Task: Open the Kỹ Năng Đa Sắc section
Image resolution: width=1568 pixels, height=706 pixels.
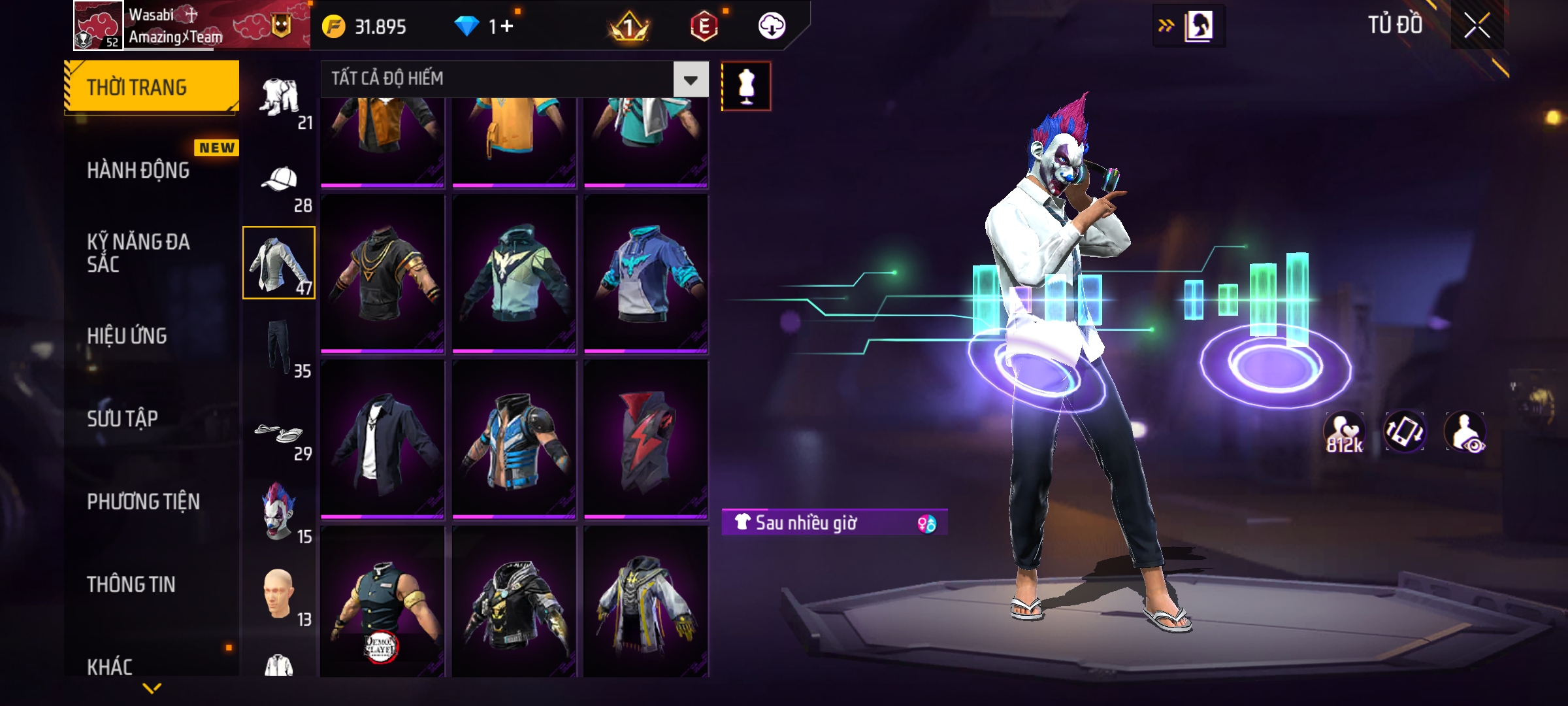Action: click(x=139, y=253)
